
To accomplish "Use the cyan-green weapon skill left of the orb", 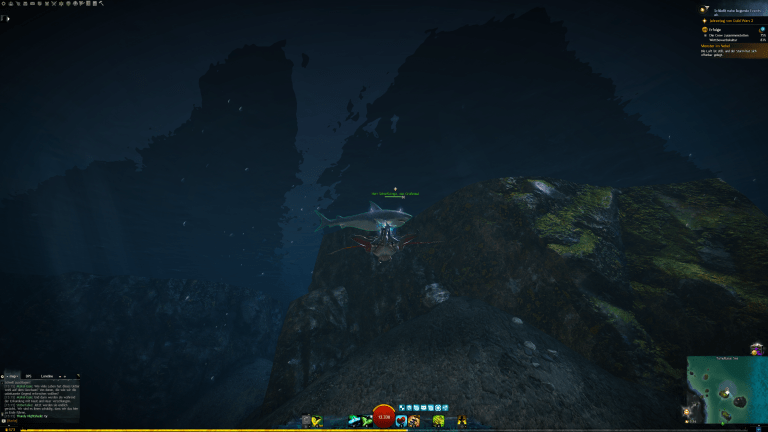I will (x=355, y=421).
